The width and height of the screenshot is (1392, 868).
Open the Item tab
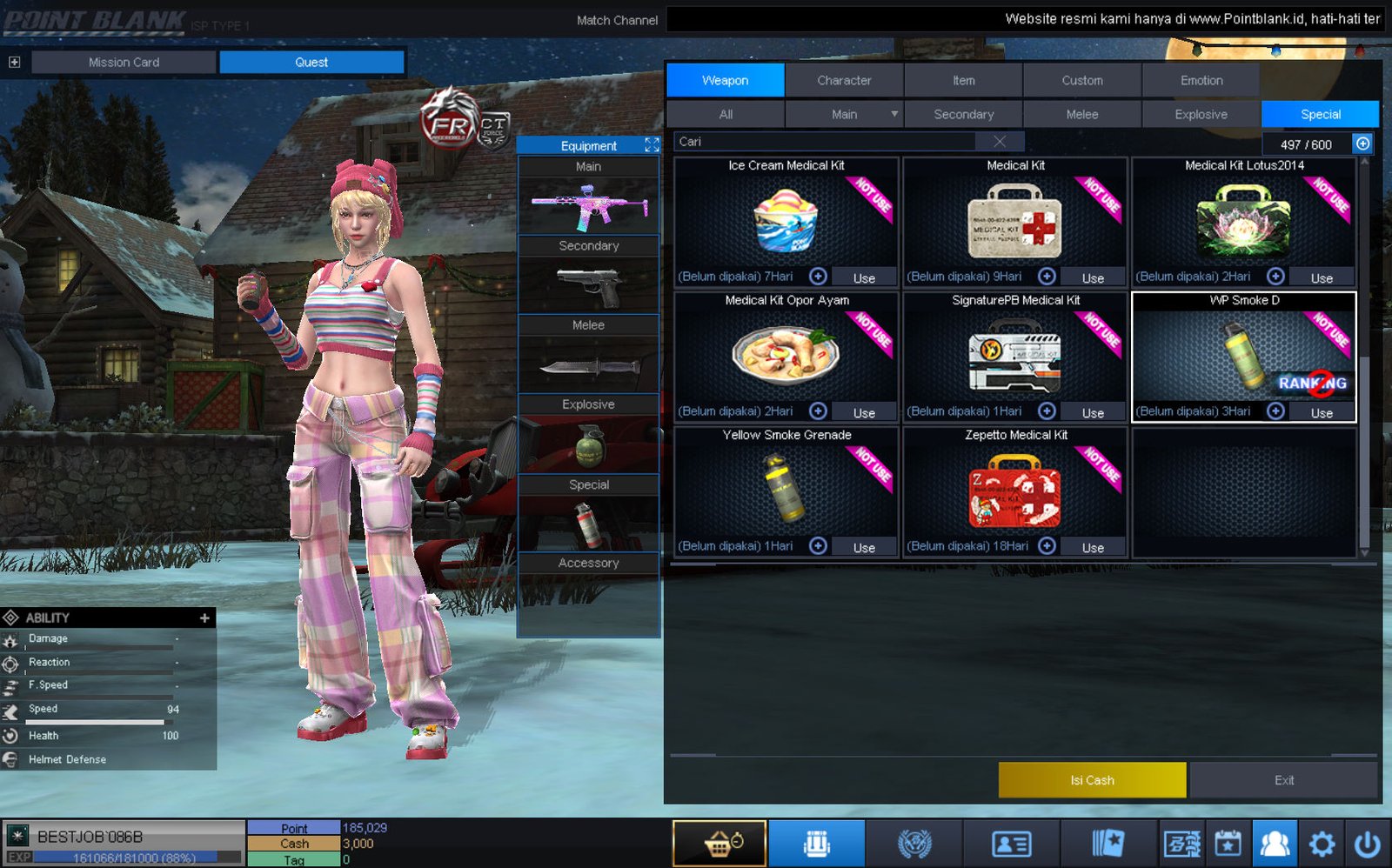click(x=963, y=80)
